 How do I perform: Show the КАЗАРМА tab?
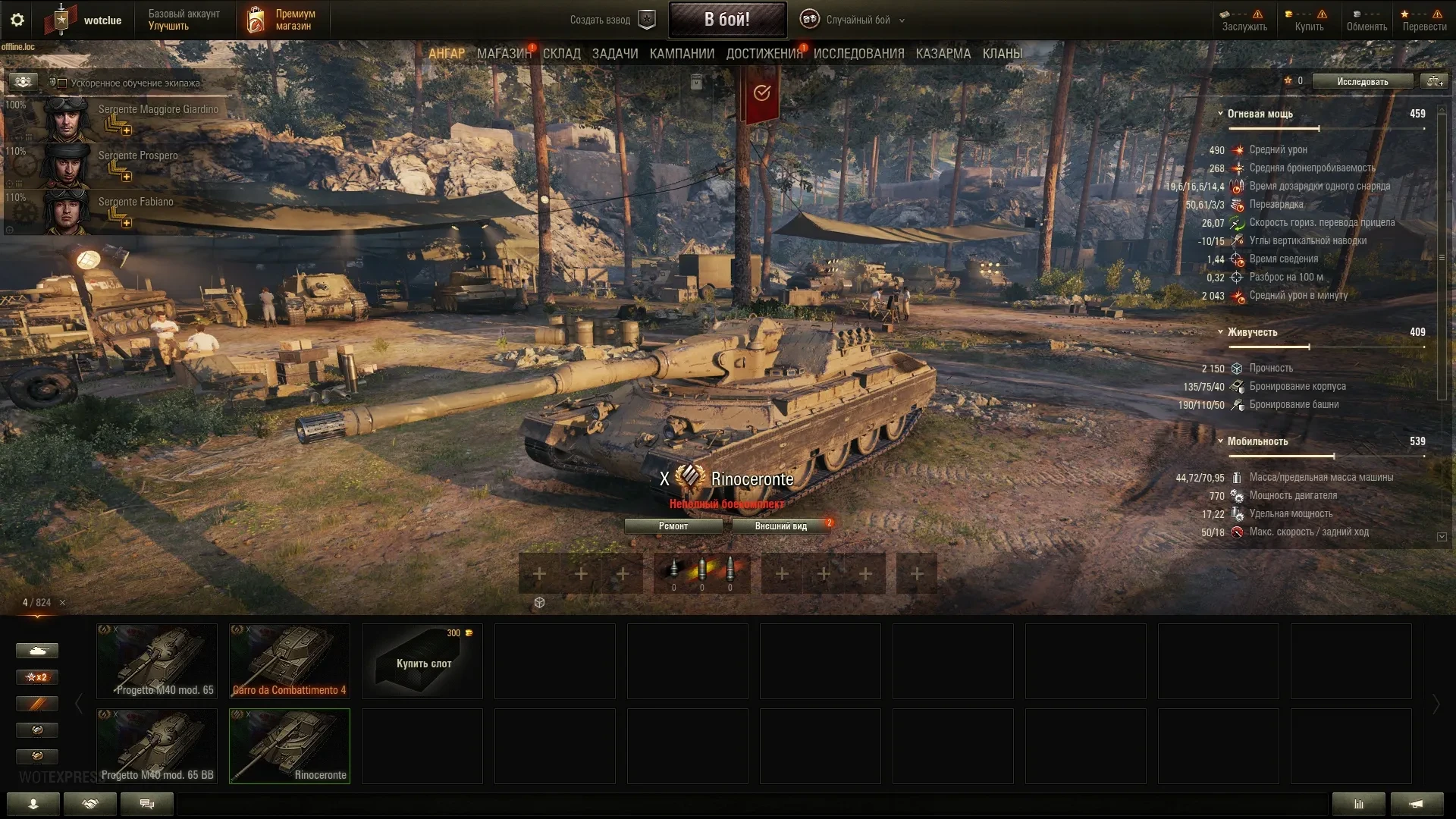click(x=943, y=54)
